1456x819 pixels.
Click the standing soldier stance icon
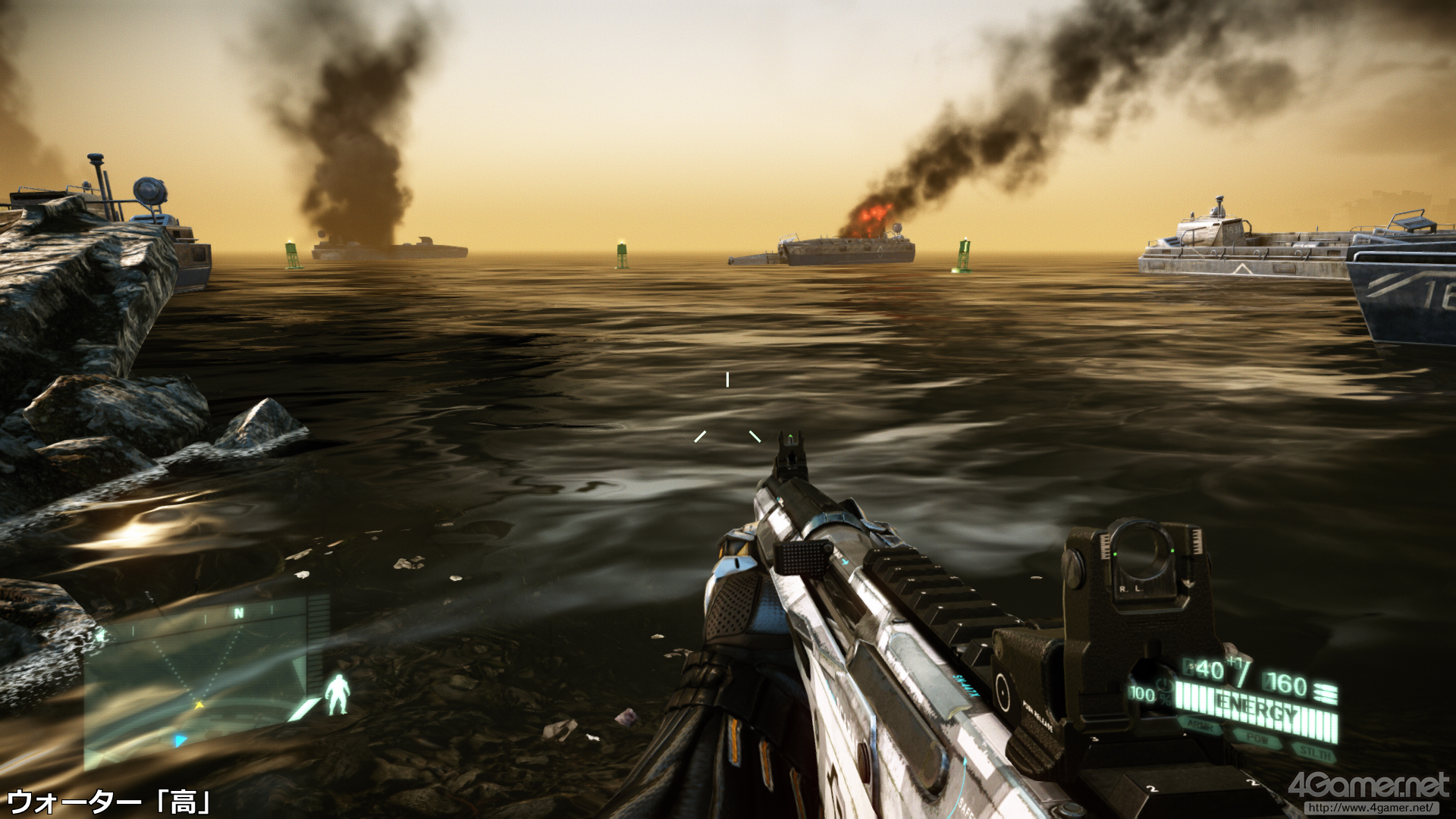(337, 694)
